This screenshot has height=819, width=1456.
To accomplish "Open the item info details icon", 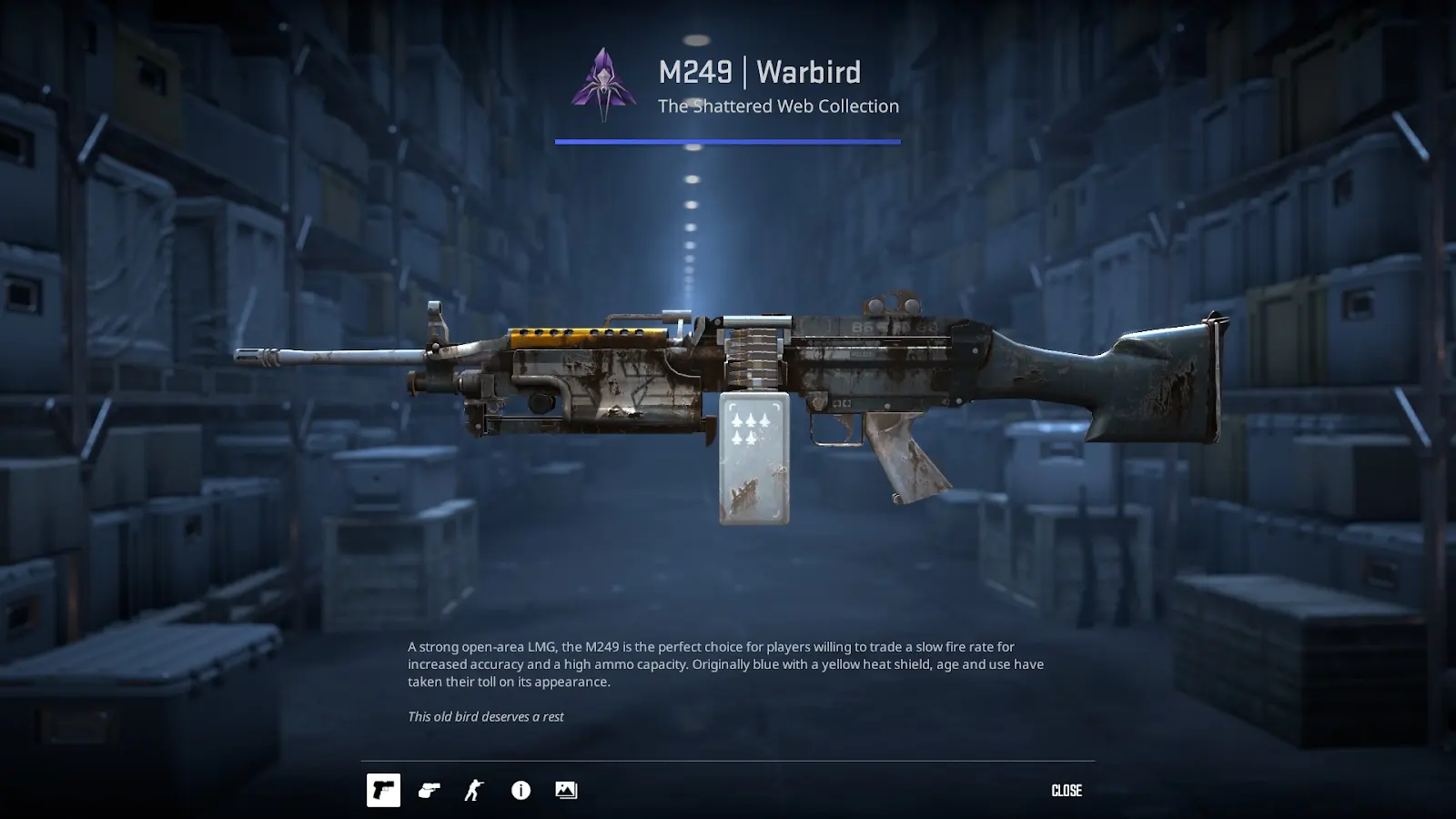I will coord(521,790).
